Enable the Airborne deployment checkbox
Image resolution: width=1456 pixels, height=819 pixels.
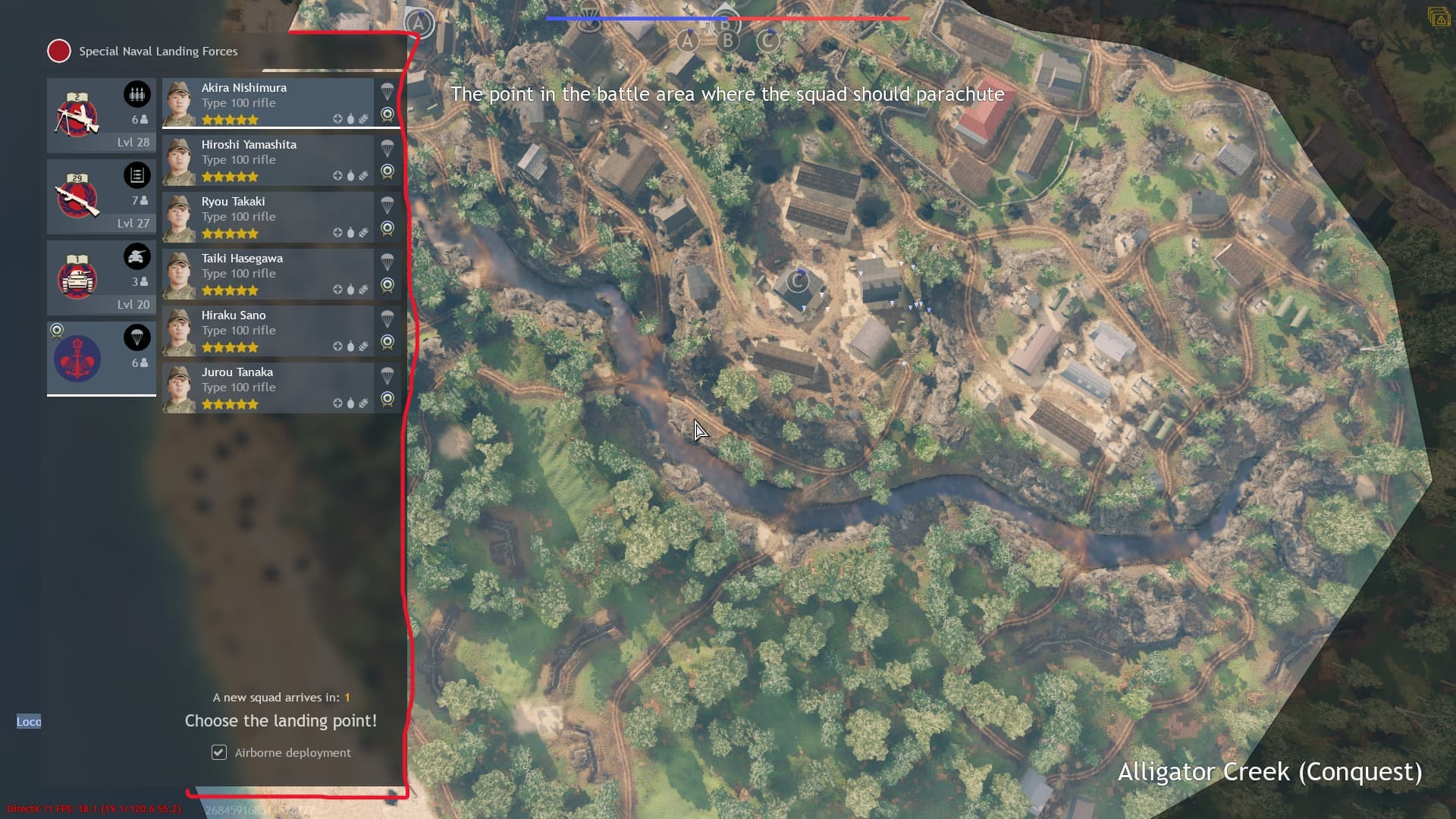tap(218, 752)
